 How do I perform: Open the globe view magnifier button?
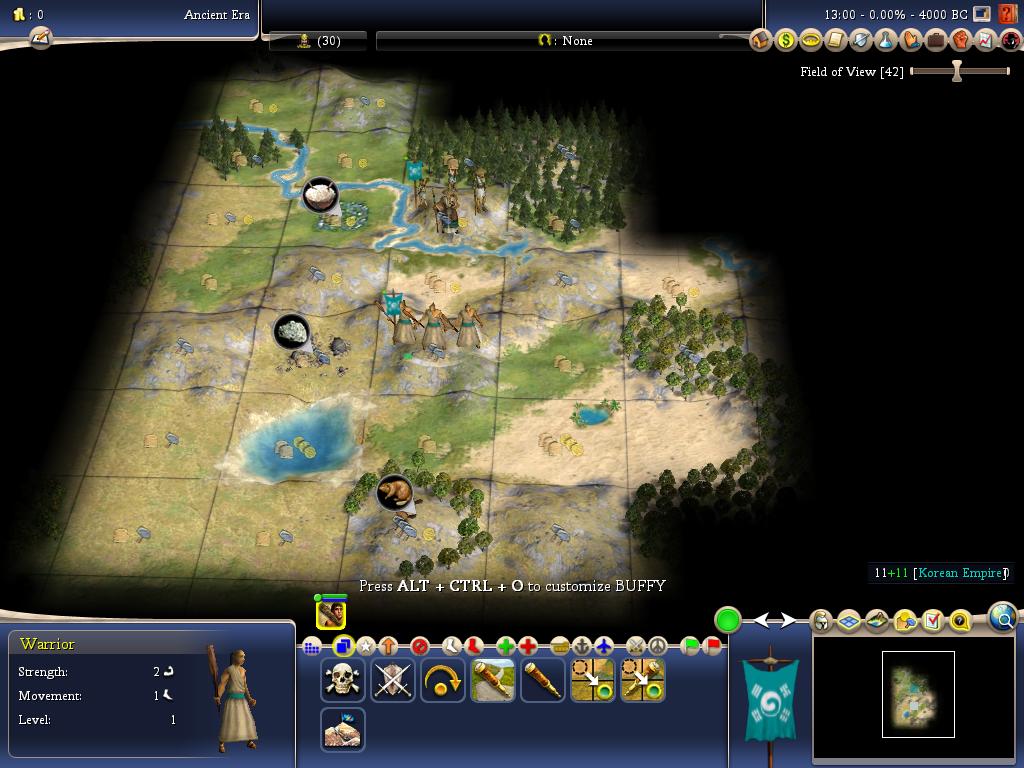click(x=1002, y=618)
